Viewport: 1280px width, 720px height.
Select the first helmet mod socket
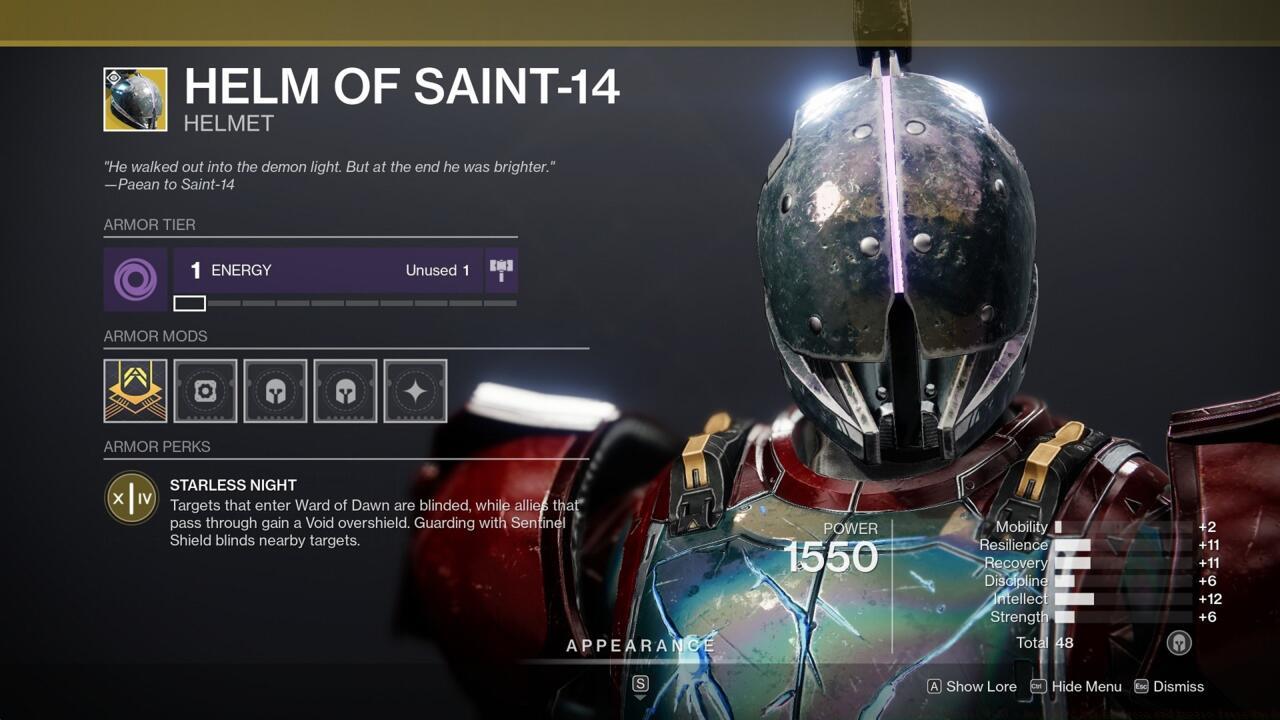(x=275, y=391)
